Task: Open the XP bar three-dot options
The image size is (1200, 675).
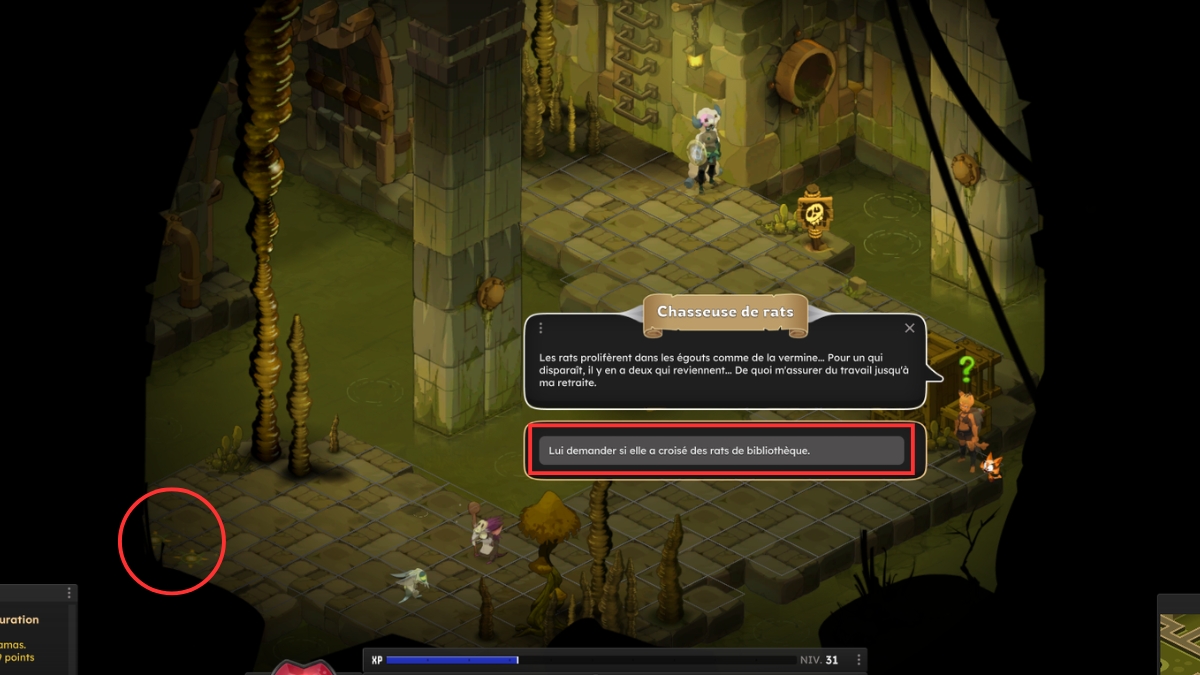Action: click(859, 660)
